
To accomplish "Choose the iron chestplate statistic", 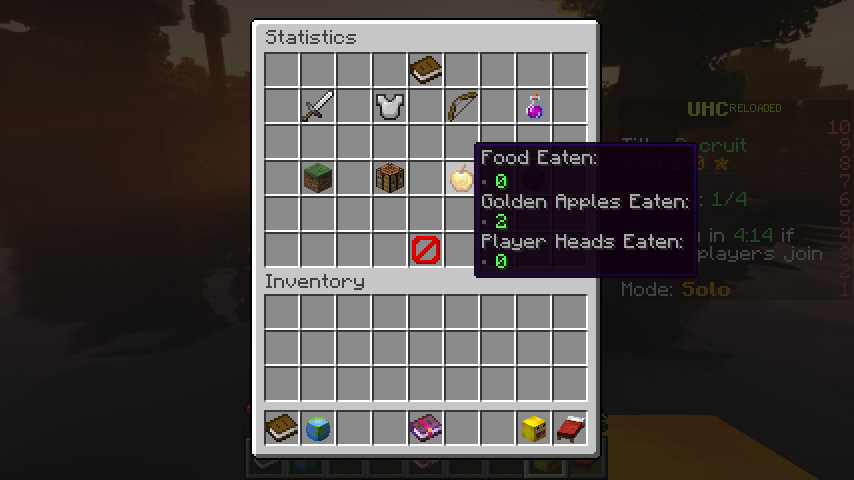I will 390,106.
